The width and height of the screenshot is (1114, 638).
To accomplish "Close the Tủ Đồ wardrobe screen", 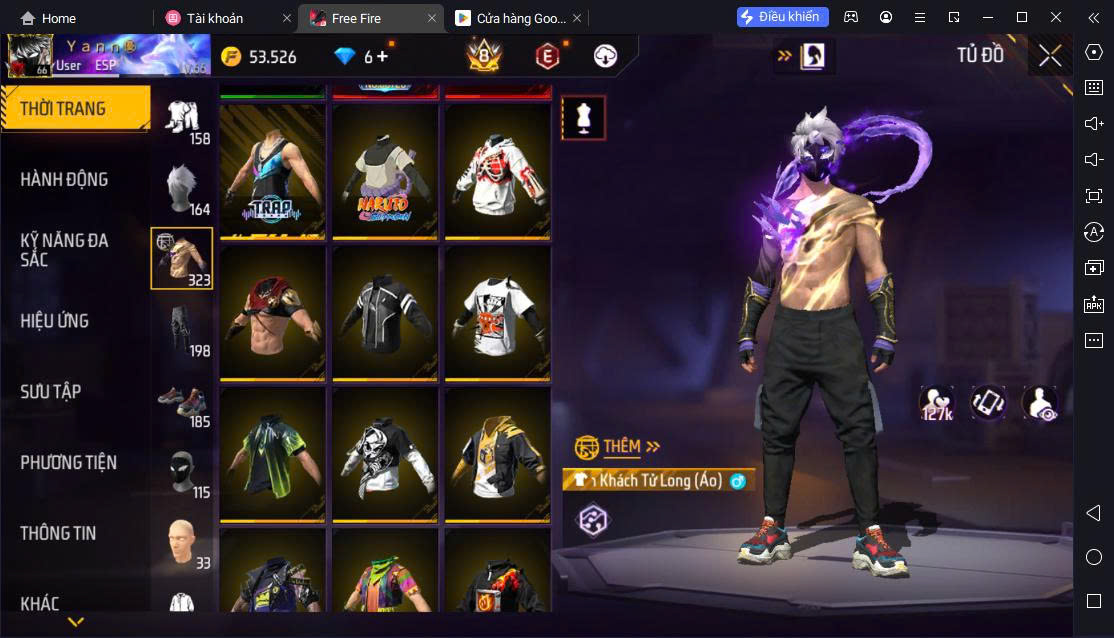I will coord(1050,56).
